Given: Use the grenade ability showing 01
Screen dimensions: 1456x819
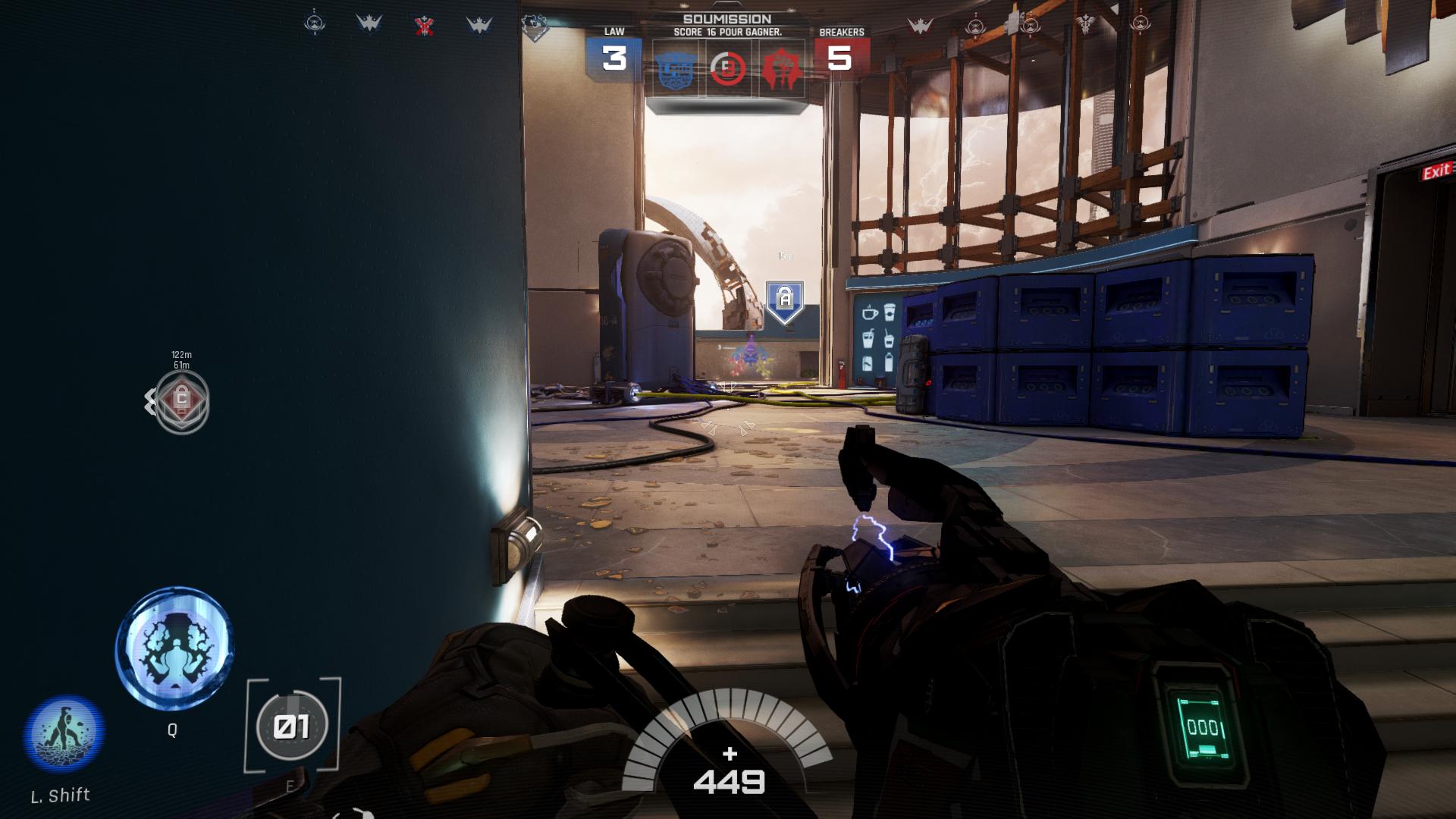Looking at the screenshot, I should click(x=292, y=726).
